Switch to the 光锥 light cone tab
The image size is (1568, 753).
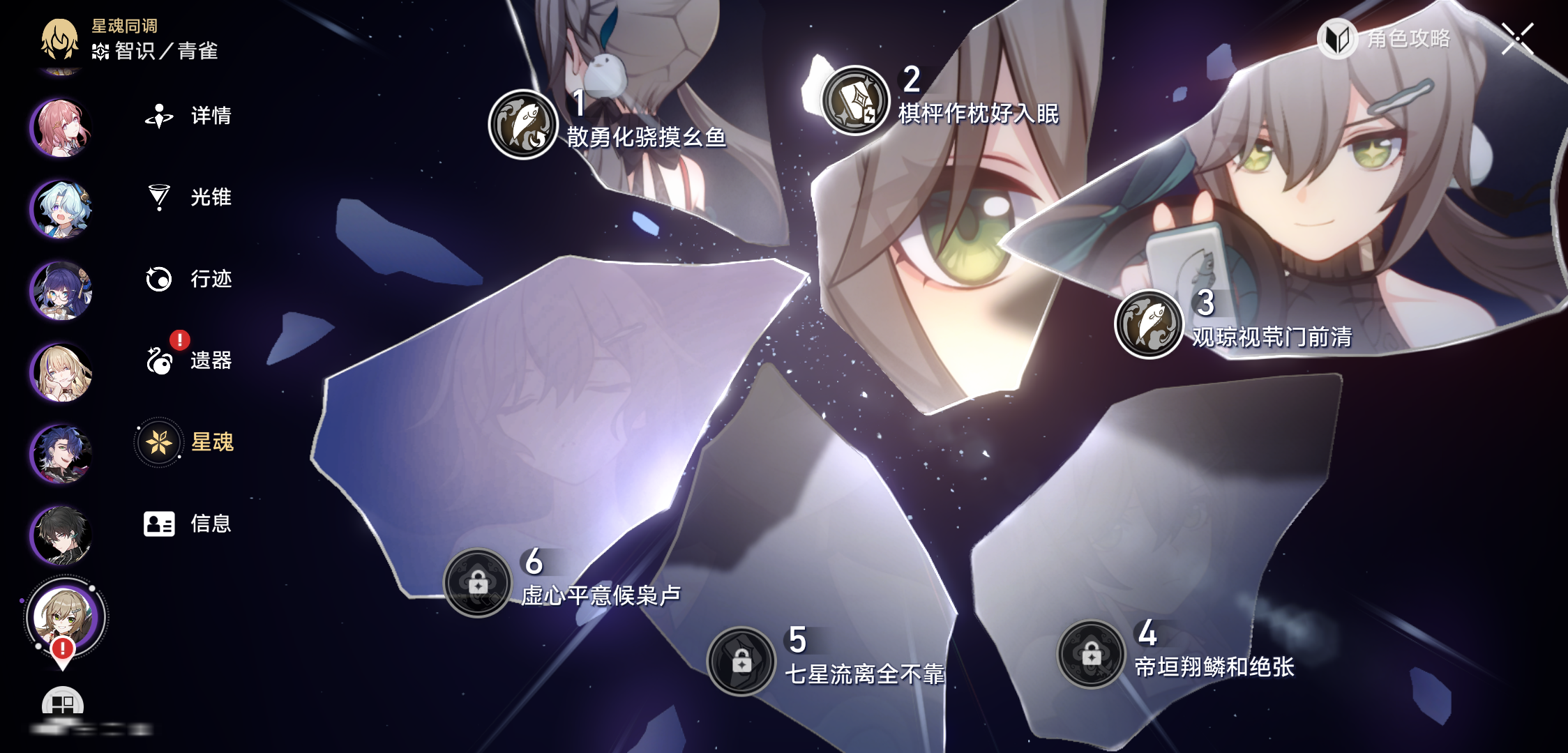(188, 197)
